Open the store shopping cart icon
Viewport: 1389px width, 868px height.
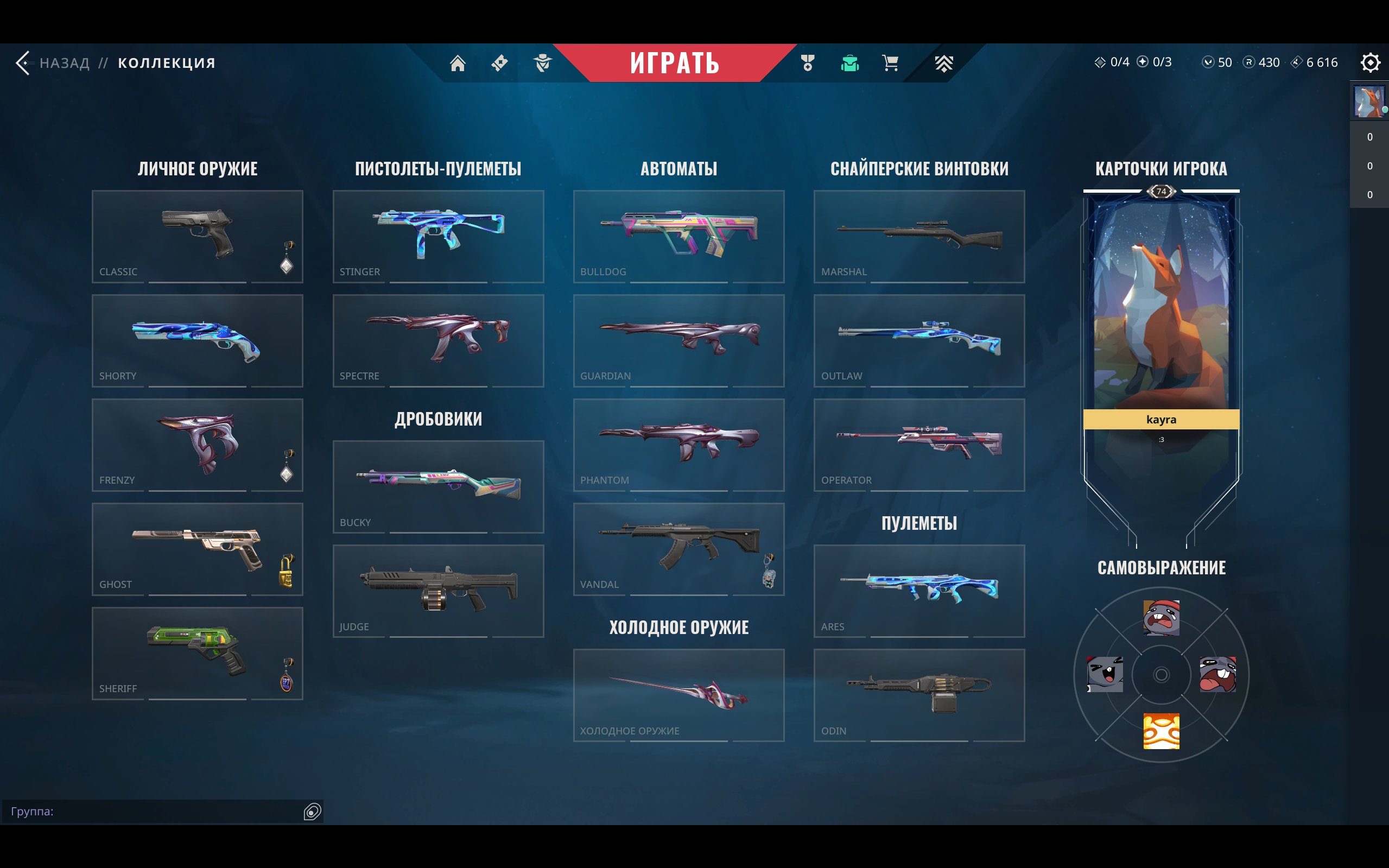[890, 62]
